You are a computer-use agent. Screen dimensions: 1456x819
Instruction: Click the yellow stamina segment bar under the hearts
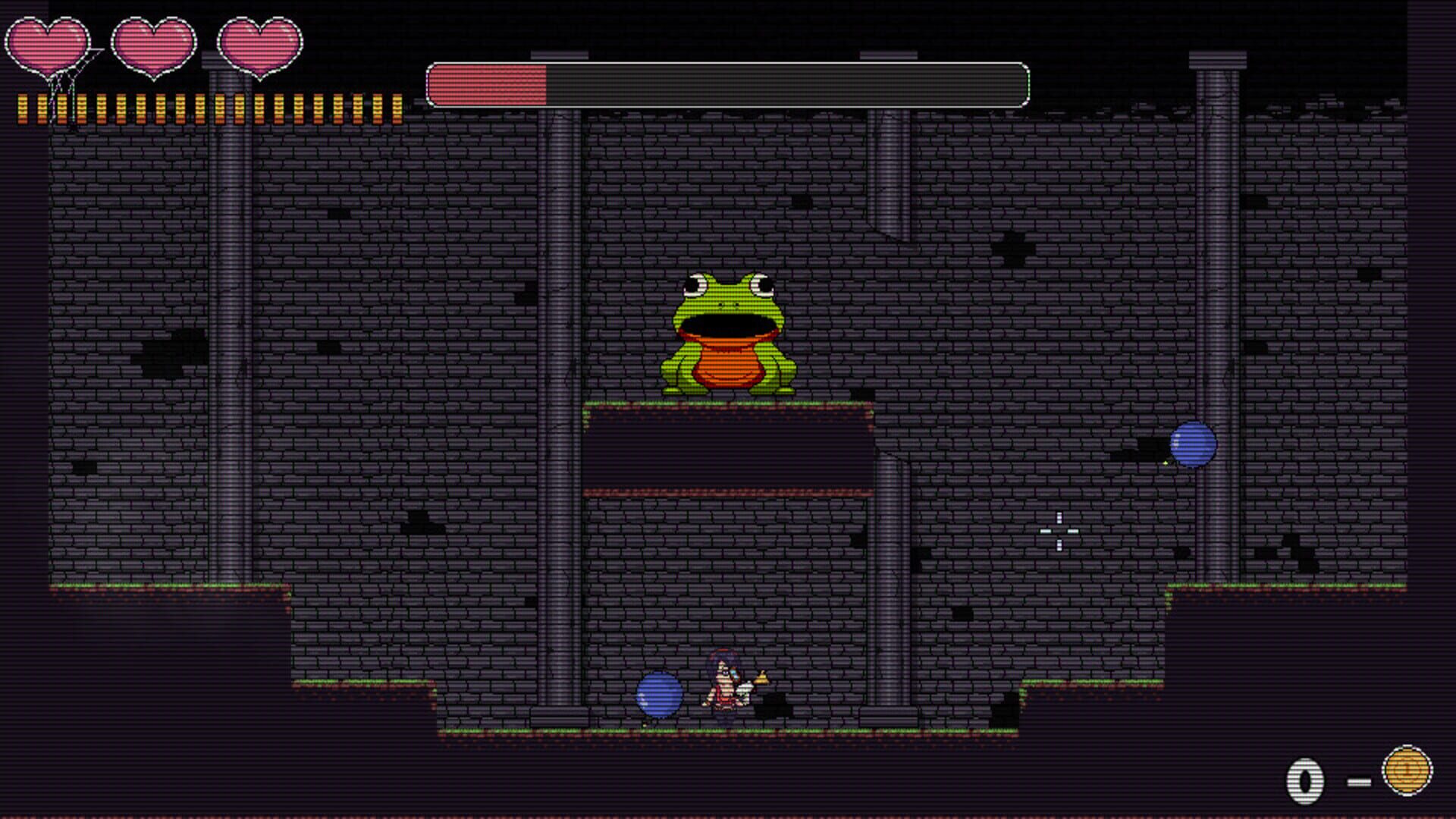(x=205, y=106)
